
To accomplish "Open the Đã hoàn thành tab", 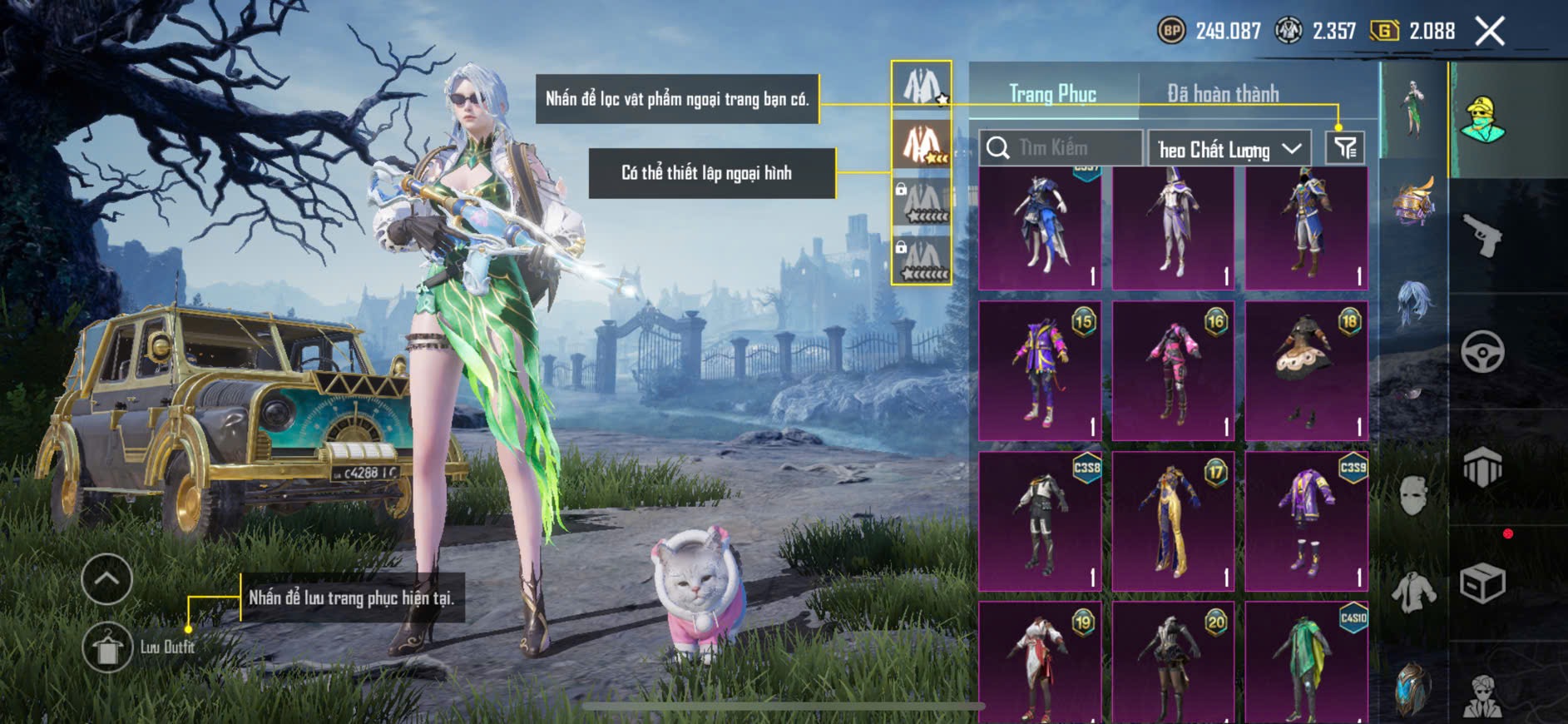I will point(1223,94).
